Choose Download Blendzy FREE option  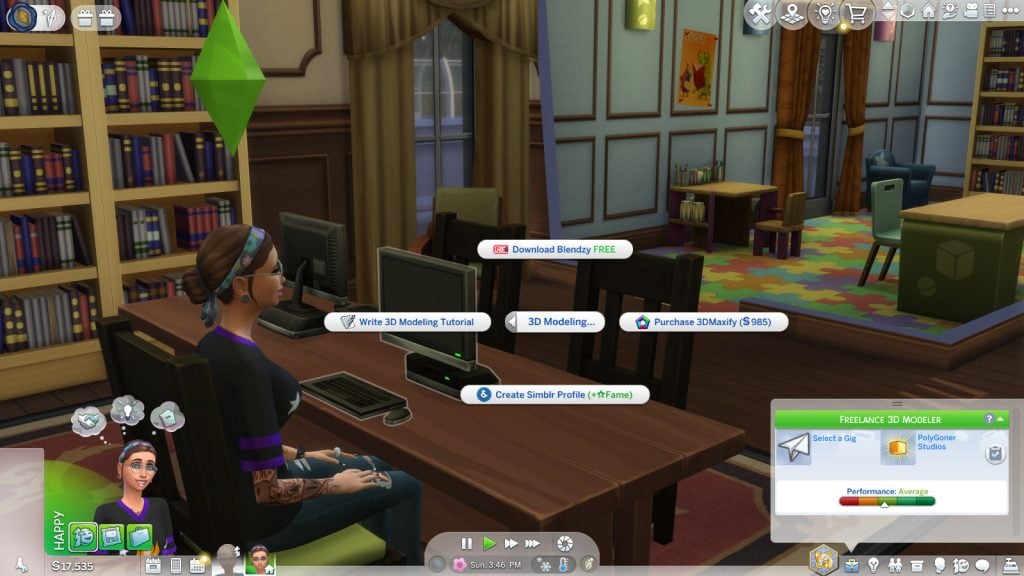(554, 249)
